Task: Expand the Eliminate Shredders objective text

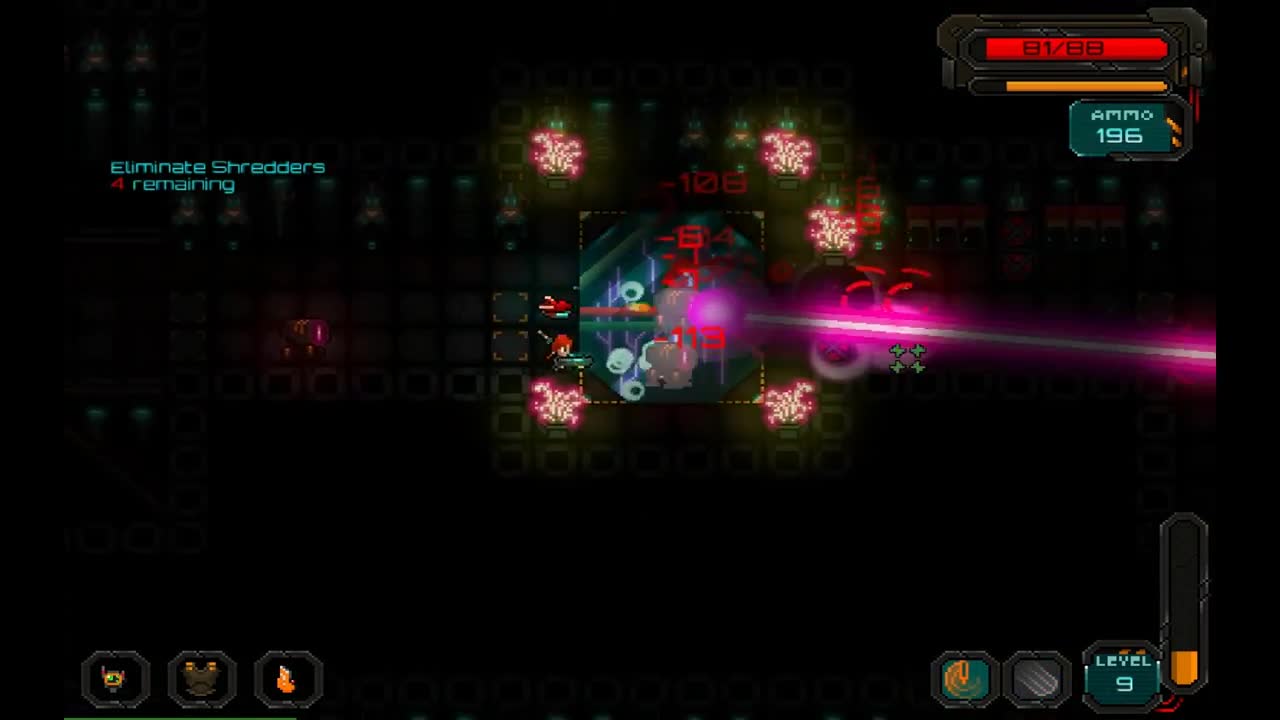Action: [217, 167]
